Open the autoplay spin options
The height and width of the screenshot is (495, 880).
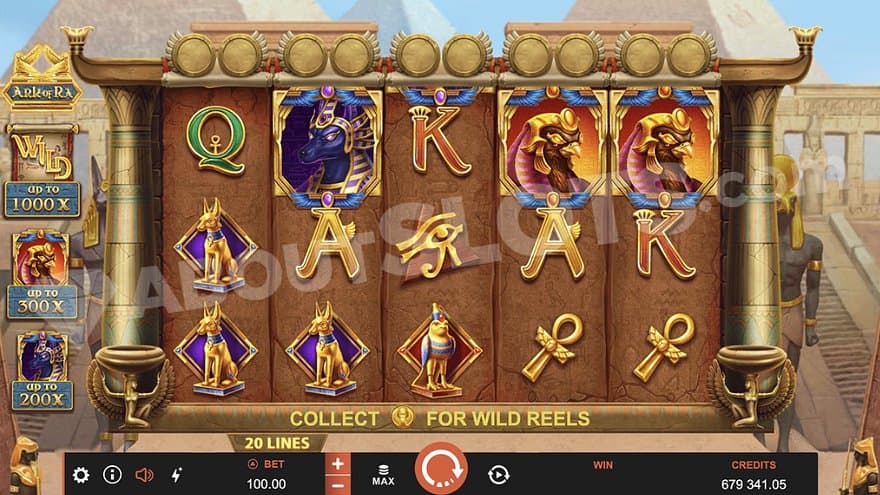[498, 475]
